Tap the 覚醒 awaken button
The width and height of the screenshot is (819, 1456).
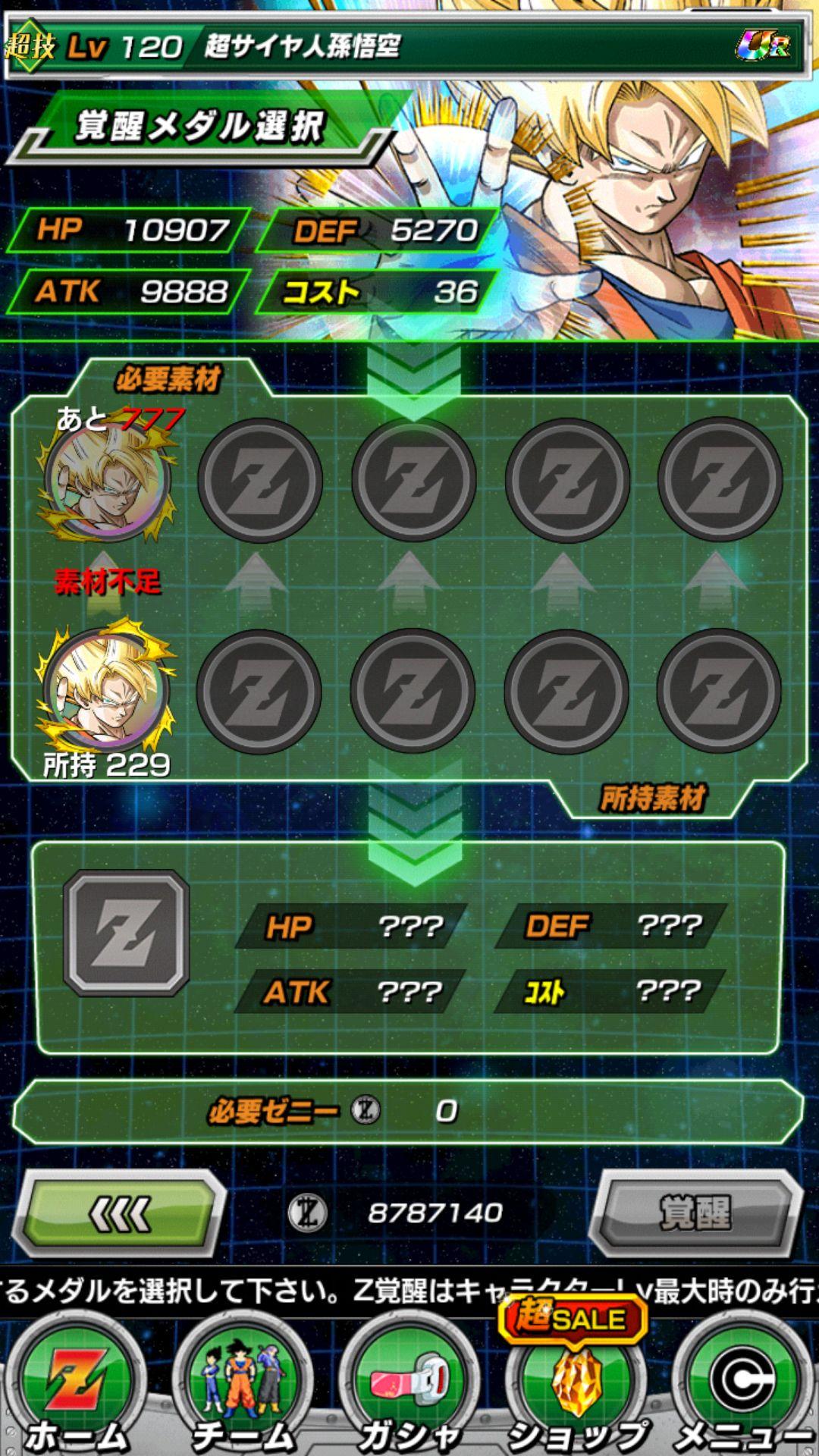[696, 1213]
